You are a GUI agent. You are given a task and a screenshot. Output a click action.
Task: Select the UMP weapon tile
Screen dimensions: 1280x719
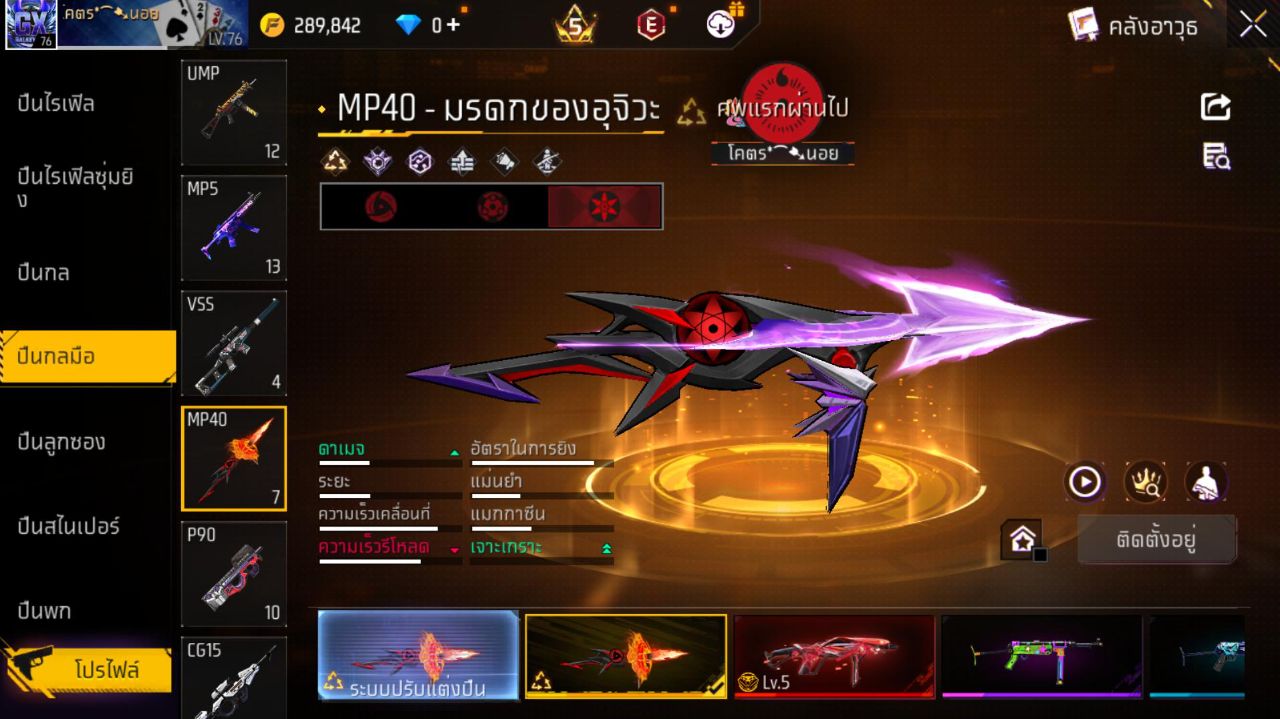[234, 112]
